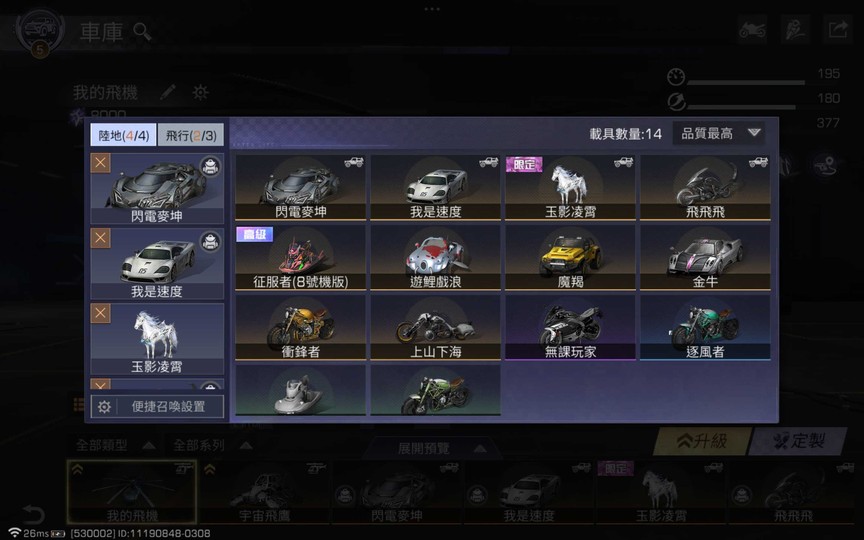Pick the 無課玩家 motorcycle tile
The height and width of the screenshot is (540, 864).
tap(570, 328)
